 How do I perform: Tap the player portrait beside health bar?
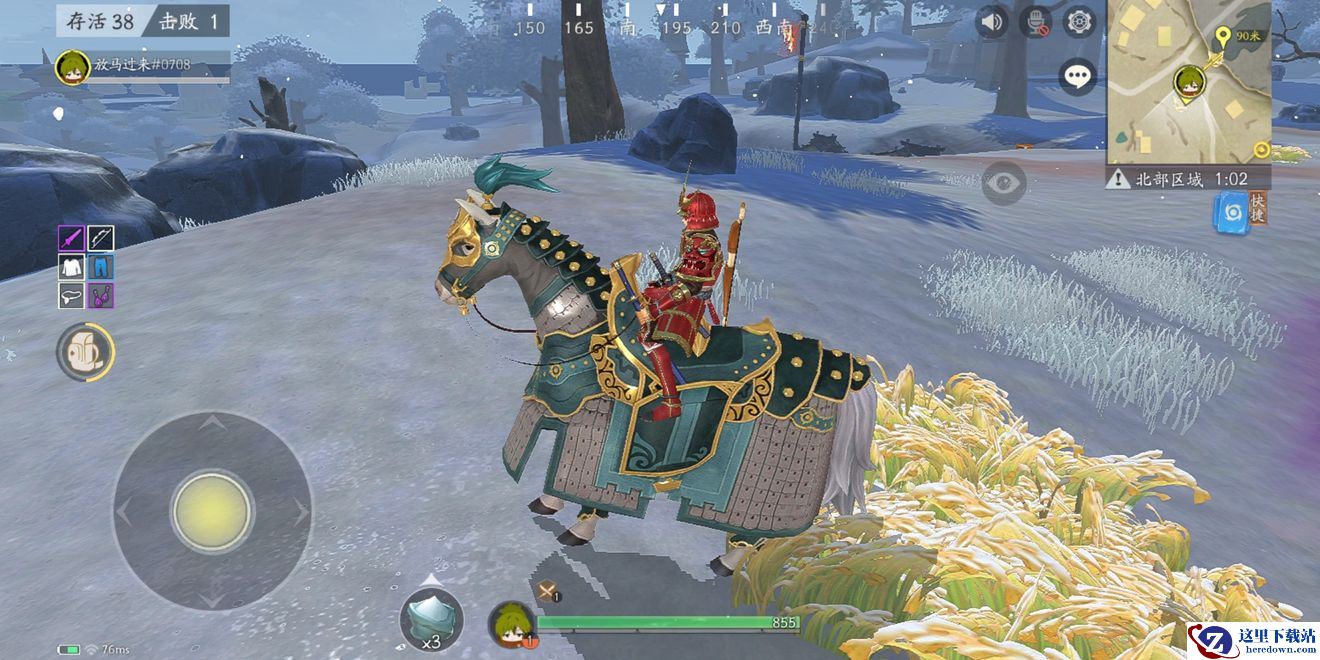coord(511,624)
